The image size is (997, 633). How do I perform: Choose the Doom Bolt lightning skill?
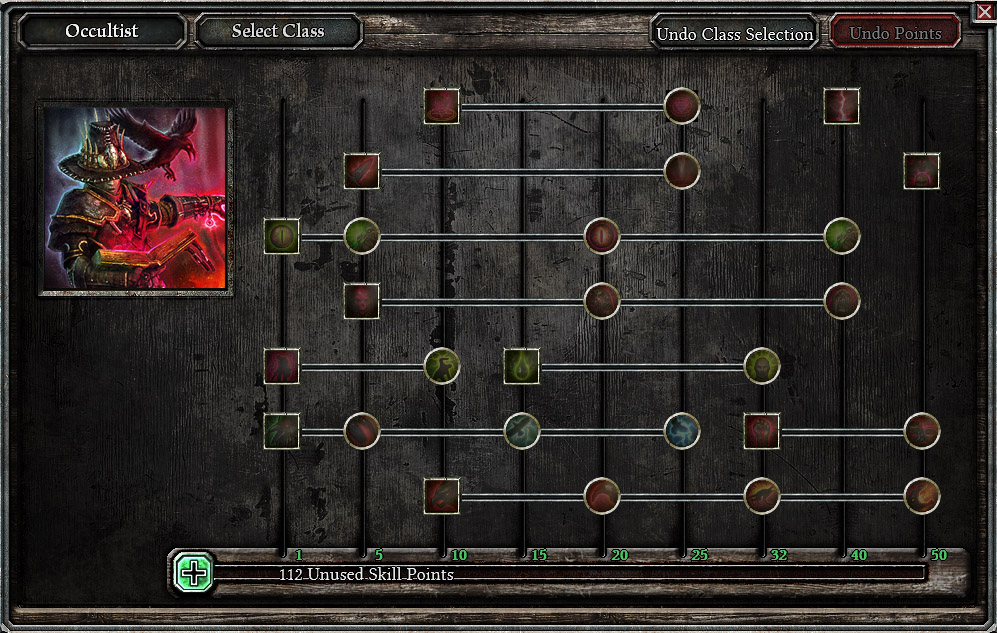click(842, 106)
